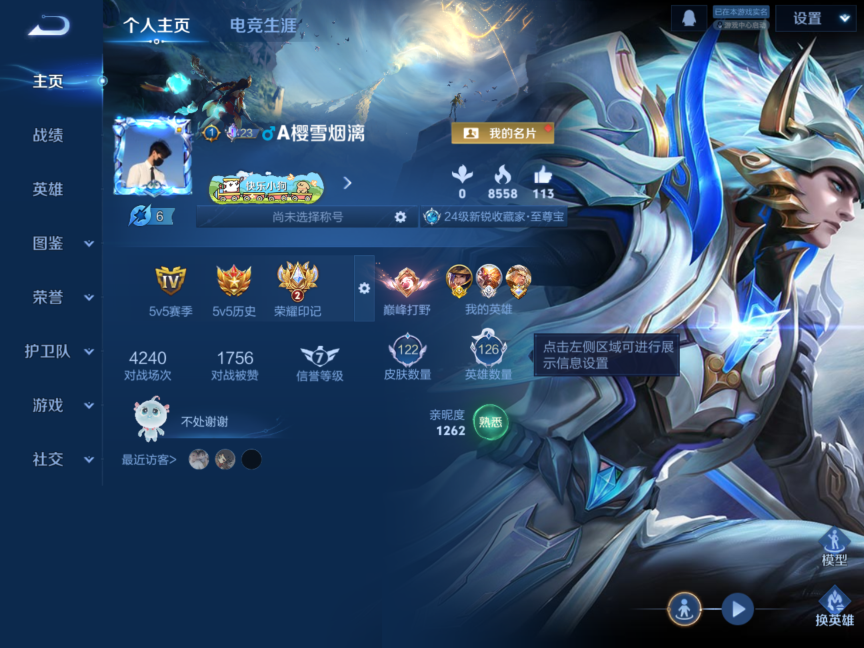This screenshot has height=648, width=864.
Task: Click the back arrow button
Action: coord(48,26)
